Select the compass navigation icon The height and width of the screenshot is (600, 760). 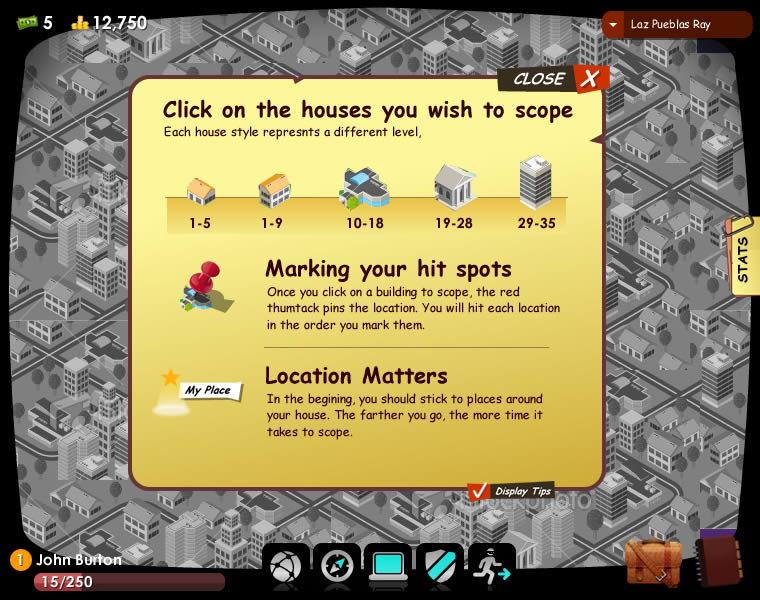(x=337, y=567)
